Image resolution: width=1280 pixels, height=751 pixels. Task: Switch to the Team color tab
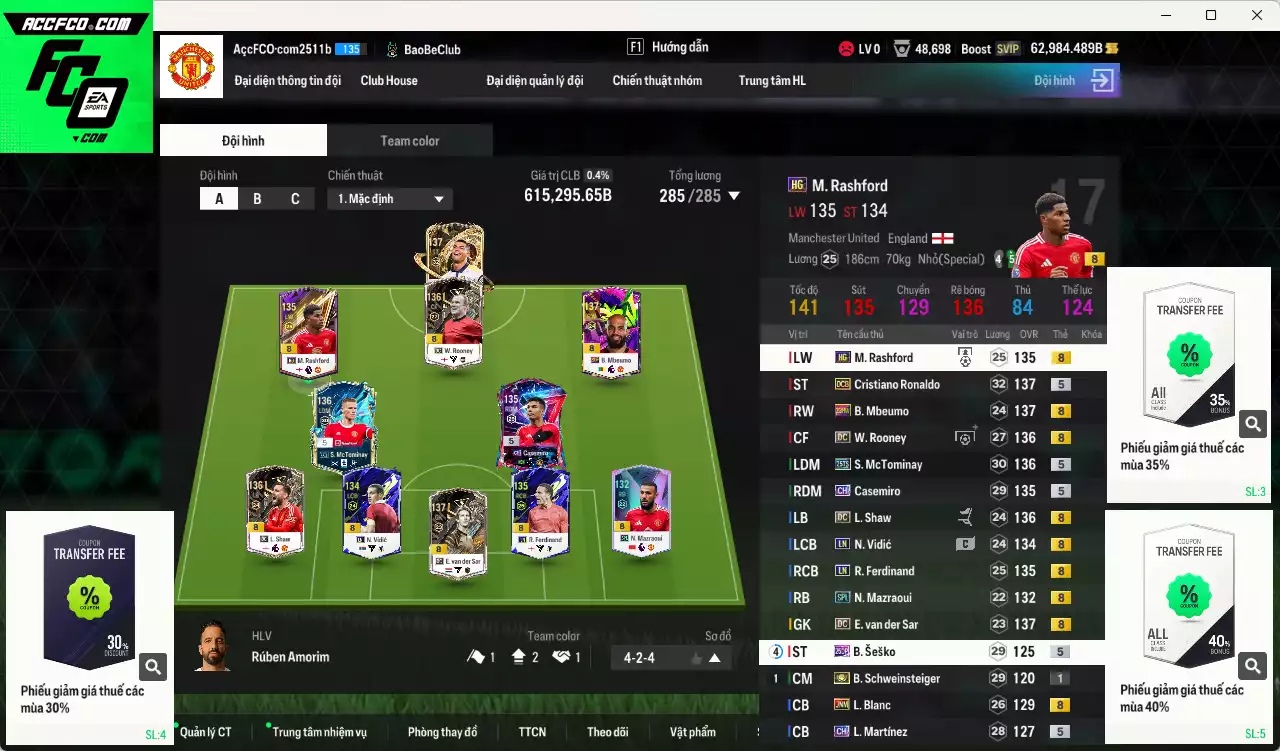click(410, 140)
